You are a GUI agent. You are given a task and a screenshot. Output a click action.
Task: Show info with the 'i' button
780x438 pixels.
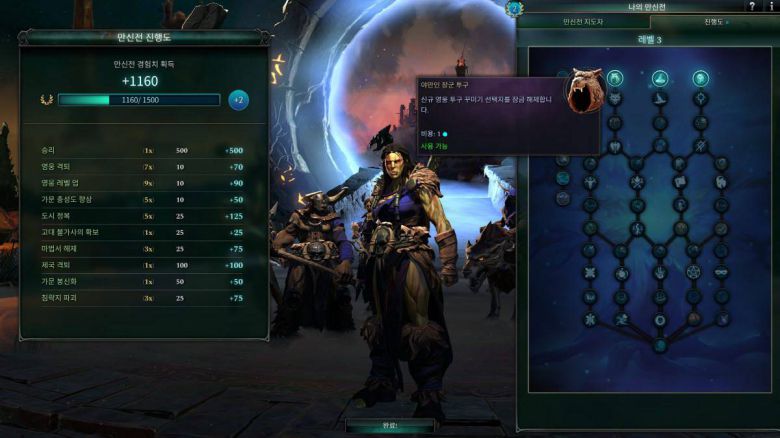pyautogui.click(x=771, y=7)
